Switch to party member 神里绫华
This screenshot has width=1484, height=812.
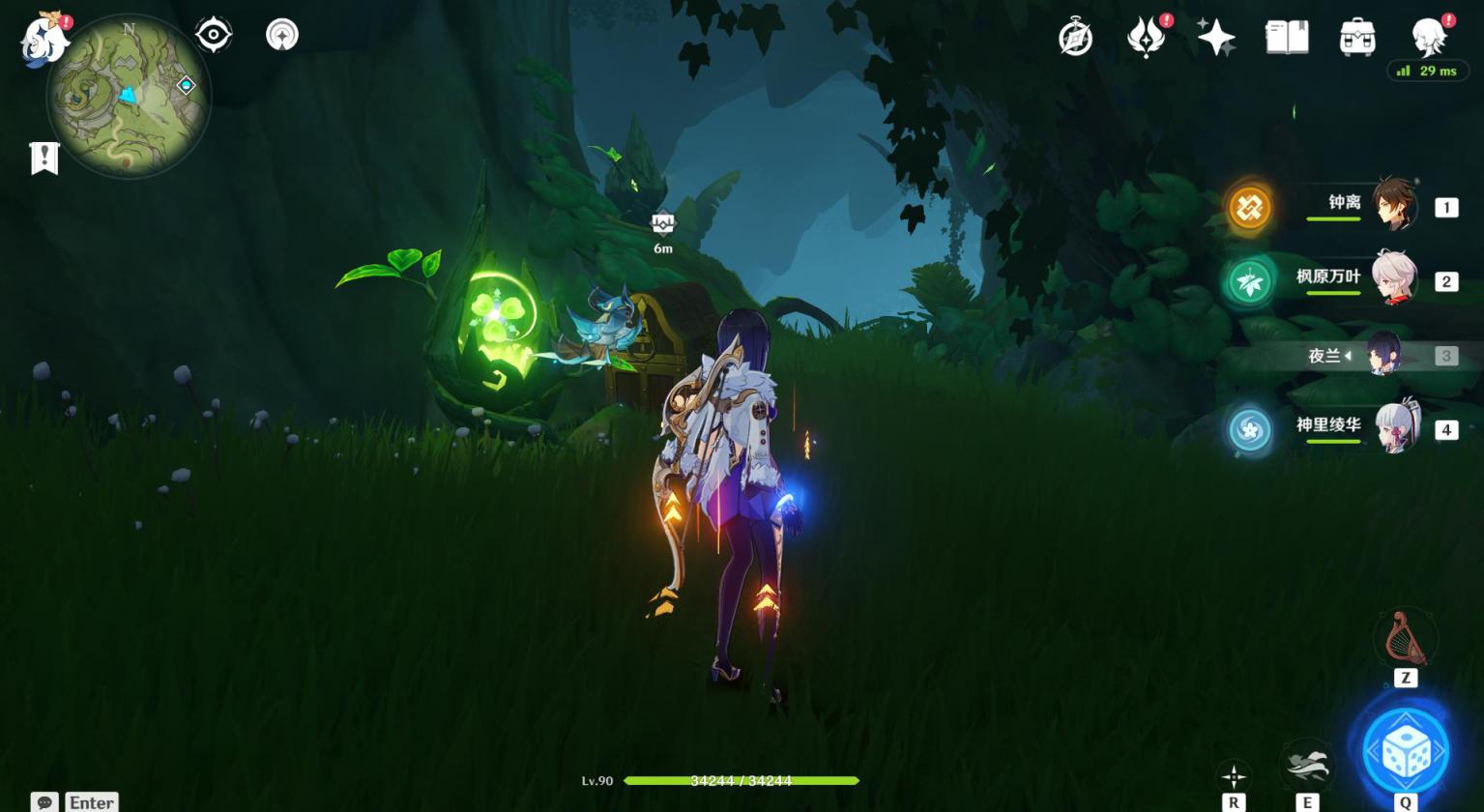1394,428
